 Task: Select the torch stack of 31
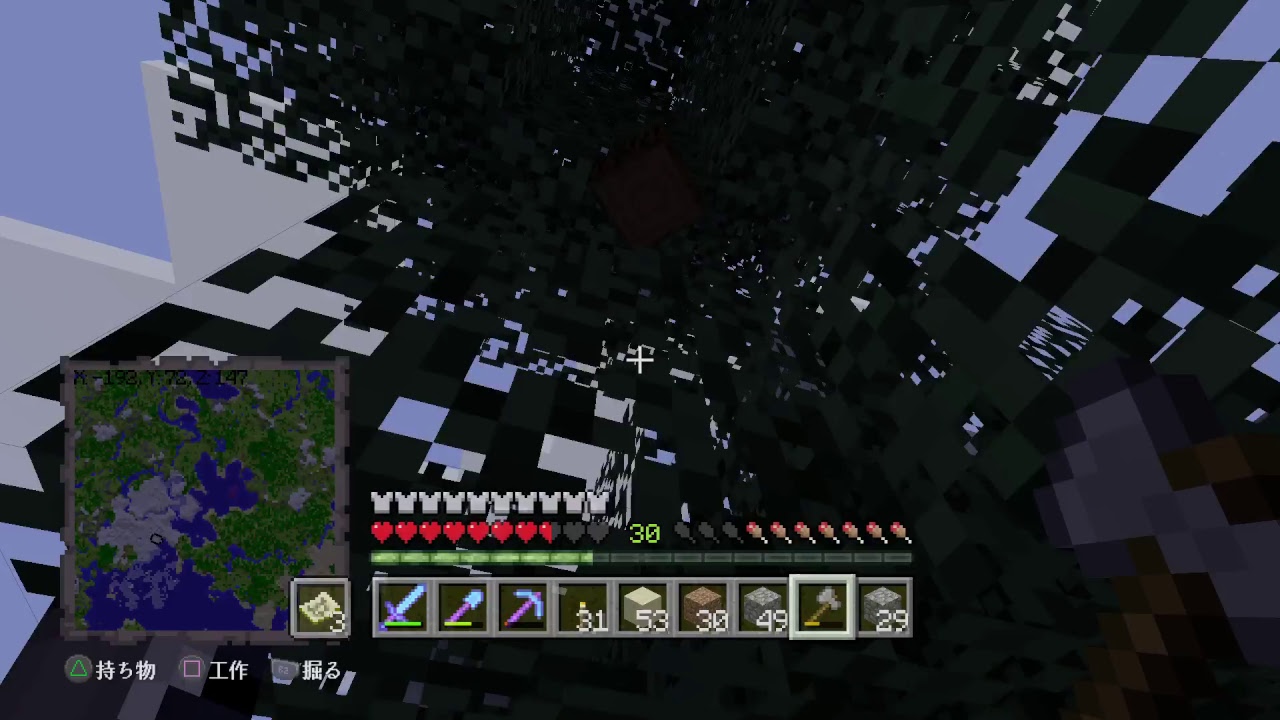(x=583, y=606)
